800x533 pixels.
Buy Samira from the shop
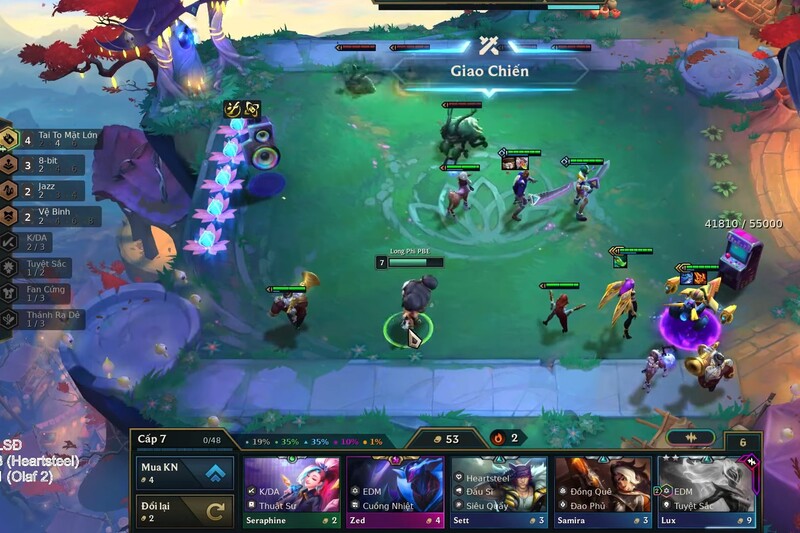[603, 491]
